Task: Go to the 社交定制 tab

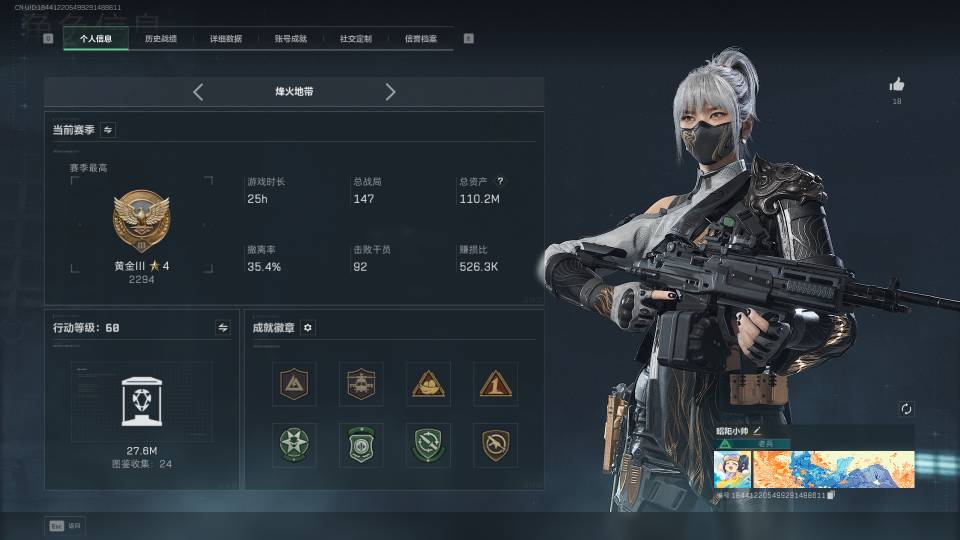Action: point(355,39)
